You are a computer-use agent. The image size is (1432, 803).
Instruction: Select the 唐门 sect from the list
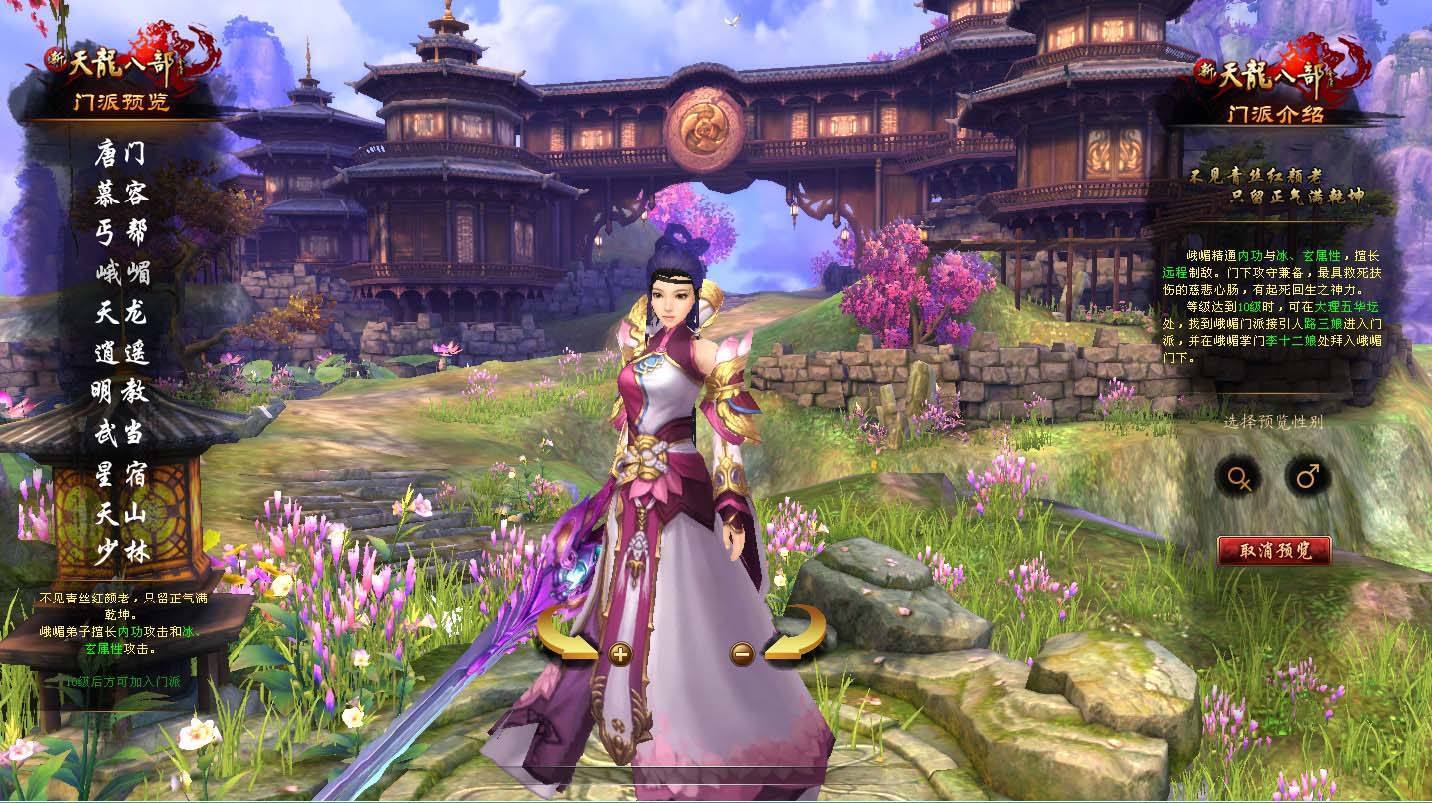(121, 155)
